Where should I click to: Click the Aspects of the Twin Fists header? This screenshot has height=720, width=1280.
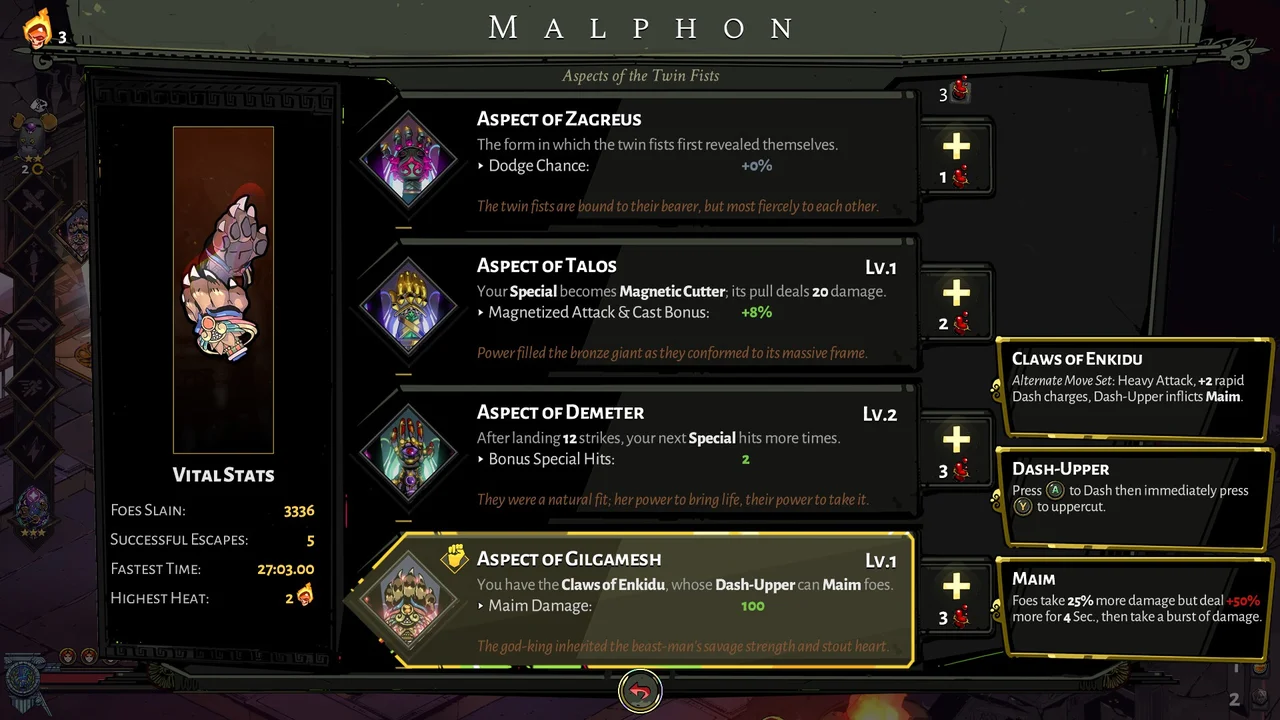coord(640,75)
